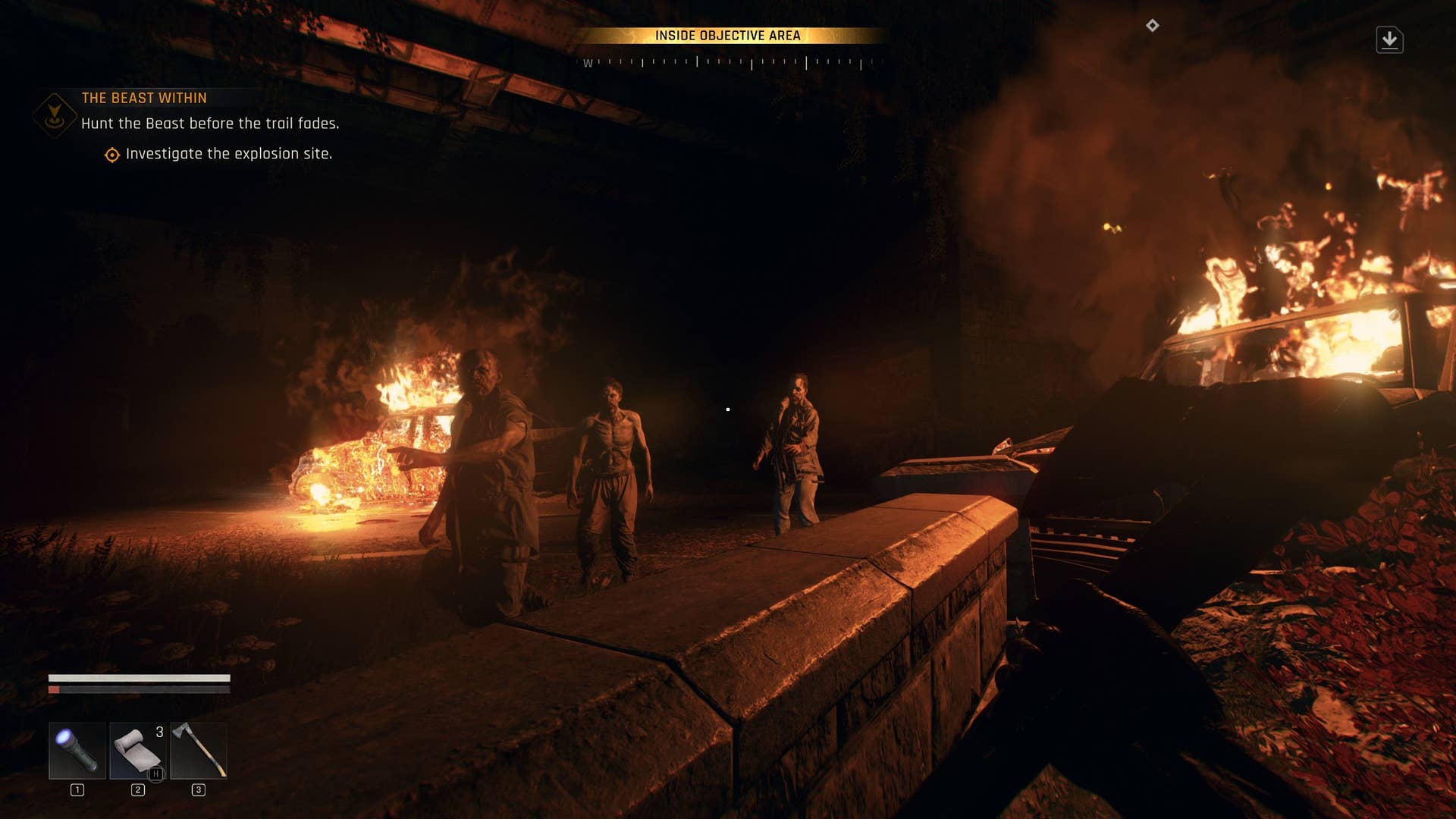Expand the THE BEAST WITHIN quest tracker
Image resolution: width=1456 pixels, height=819 pixels.
pos(144,98)
